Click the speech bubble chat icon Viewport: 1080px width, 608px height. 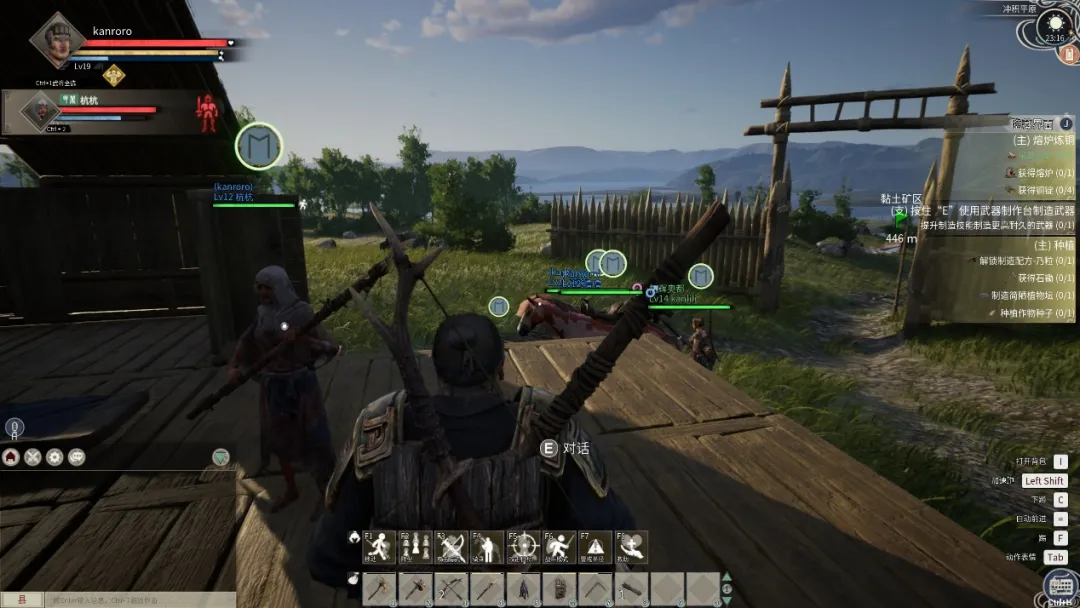pos(77,457)
